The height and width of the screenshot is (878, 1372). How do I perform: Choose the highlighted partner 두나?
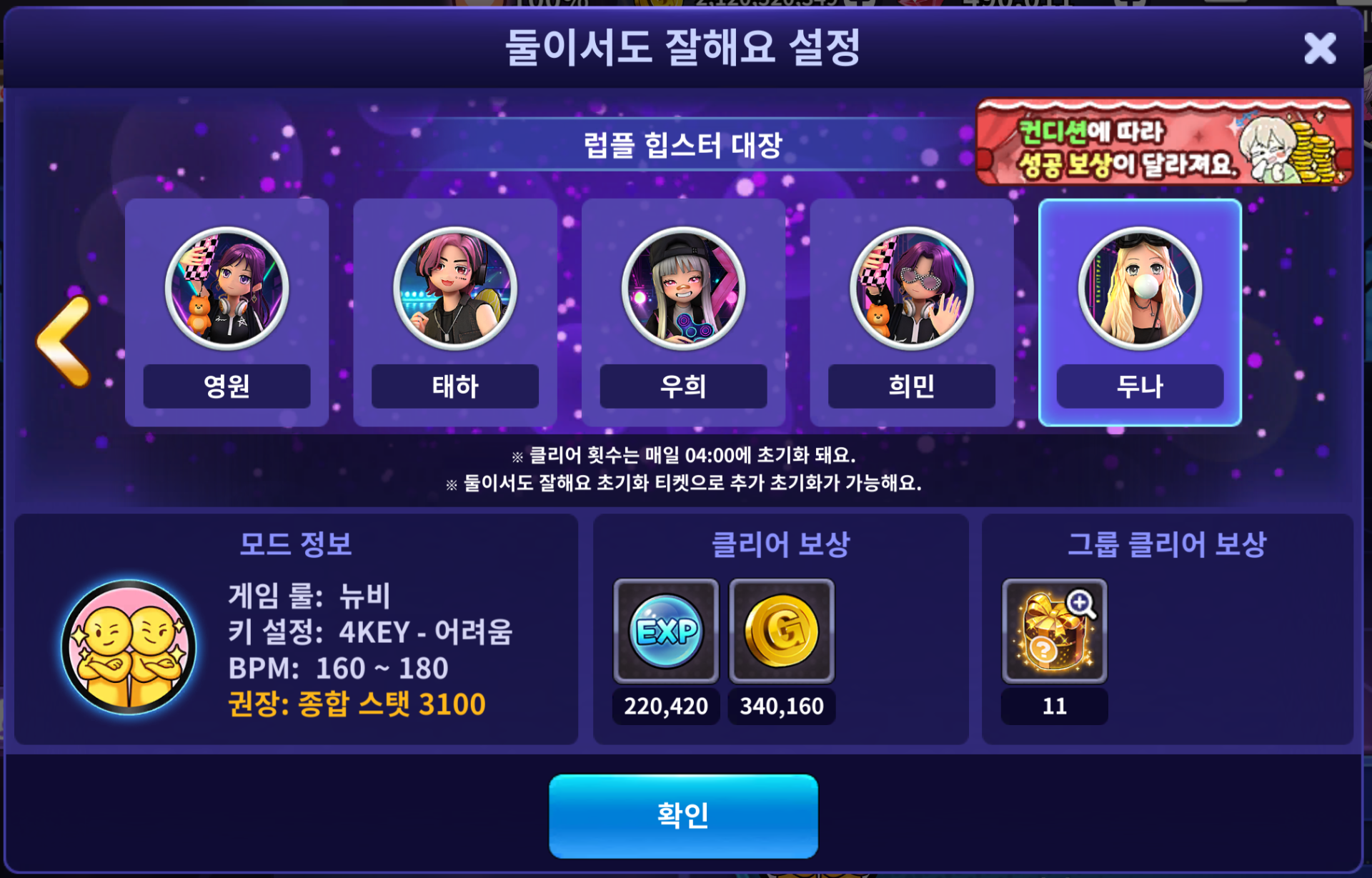tap(1140, 312)
